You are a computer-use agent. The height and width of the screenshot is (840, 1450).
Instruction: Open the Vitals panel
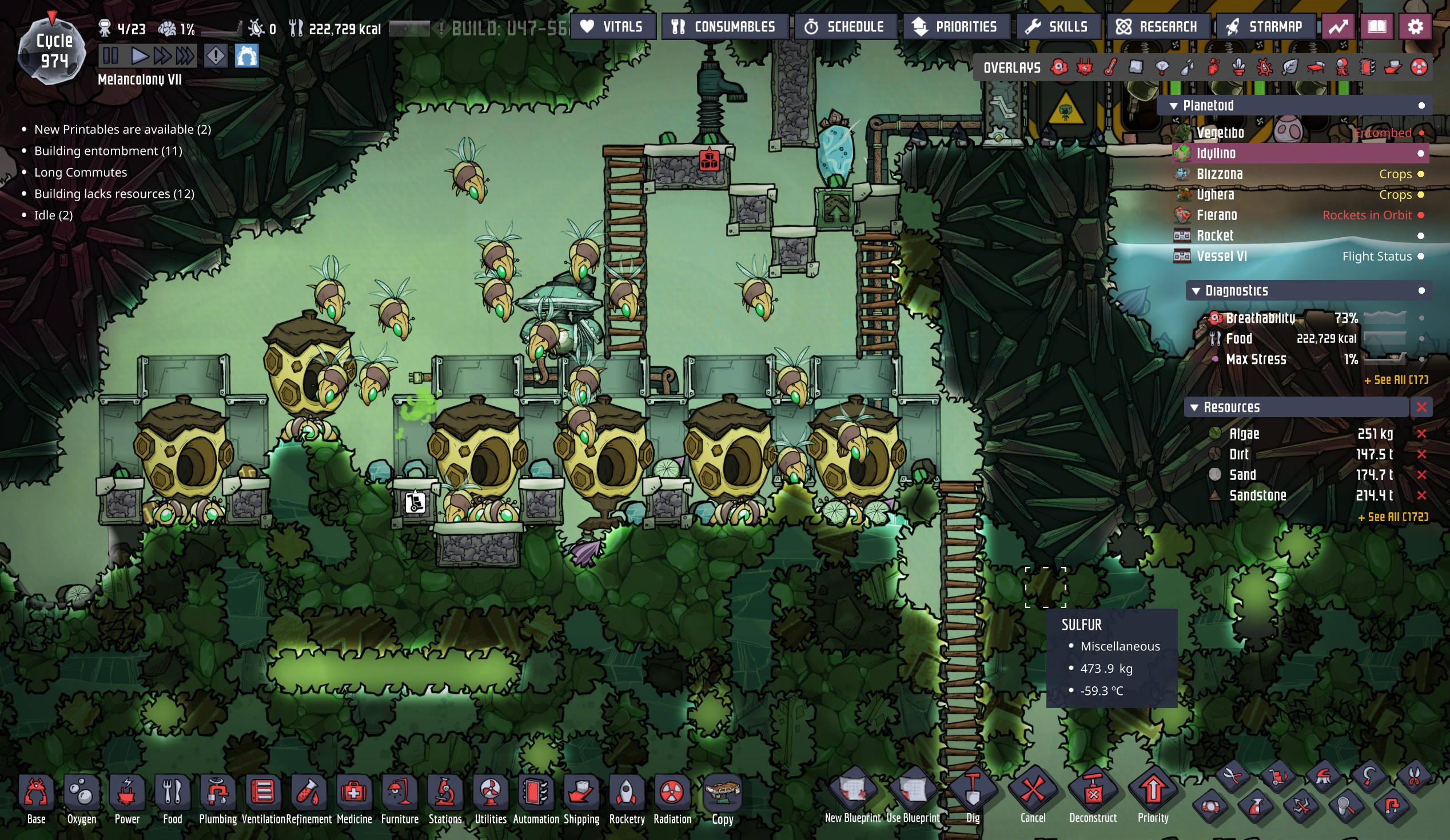(613, 27)
